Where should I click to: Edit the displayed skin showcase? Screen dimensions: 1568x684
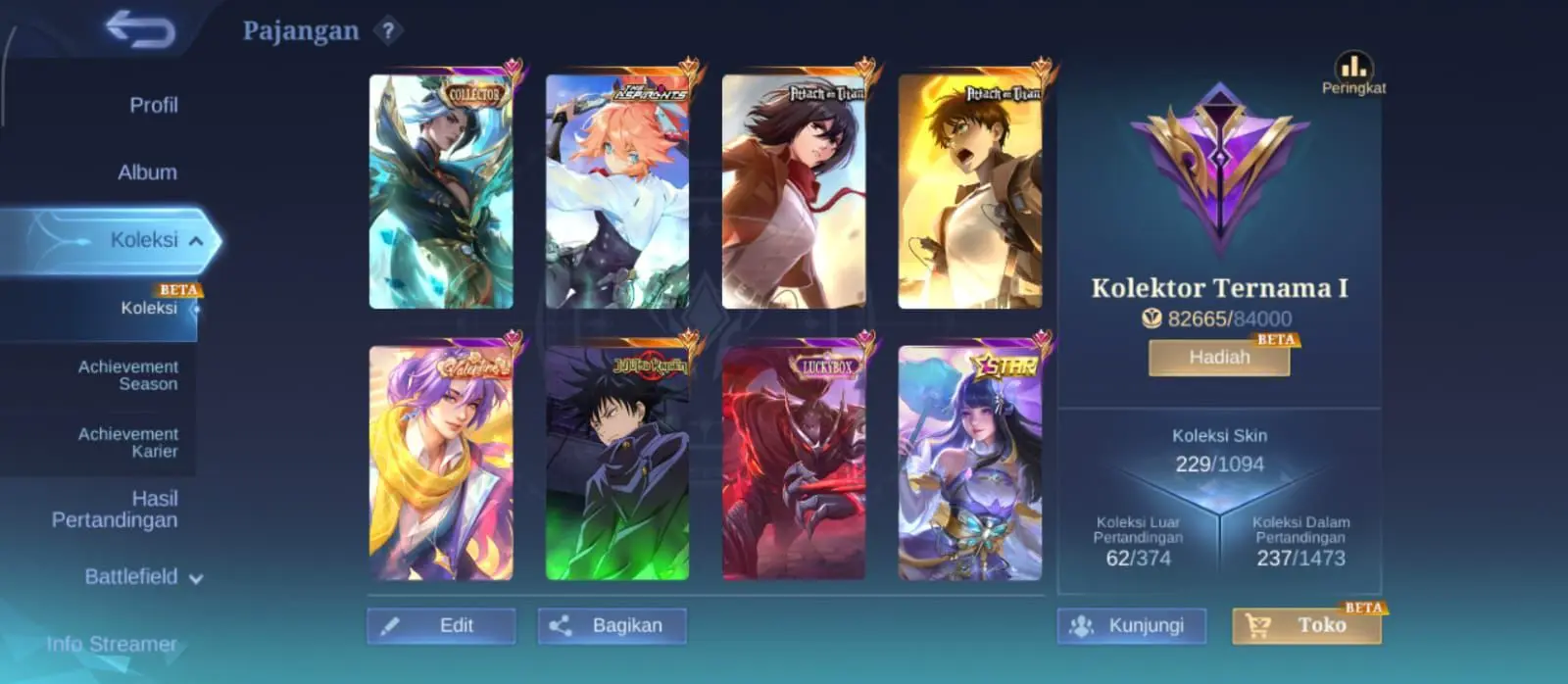[441, 625]
